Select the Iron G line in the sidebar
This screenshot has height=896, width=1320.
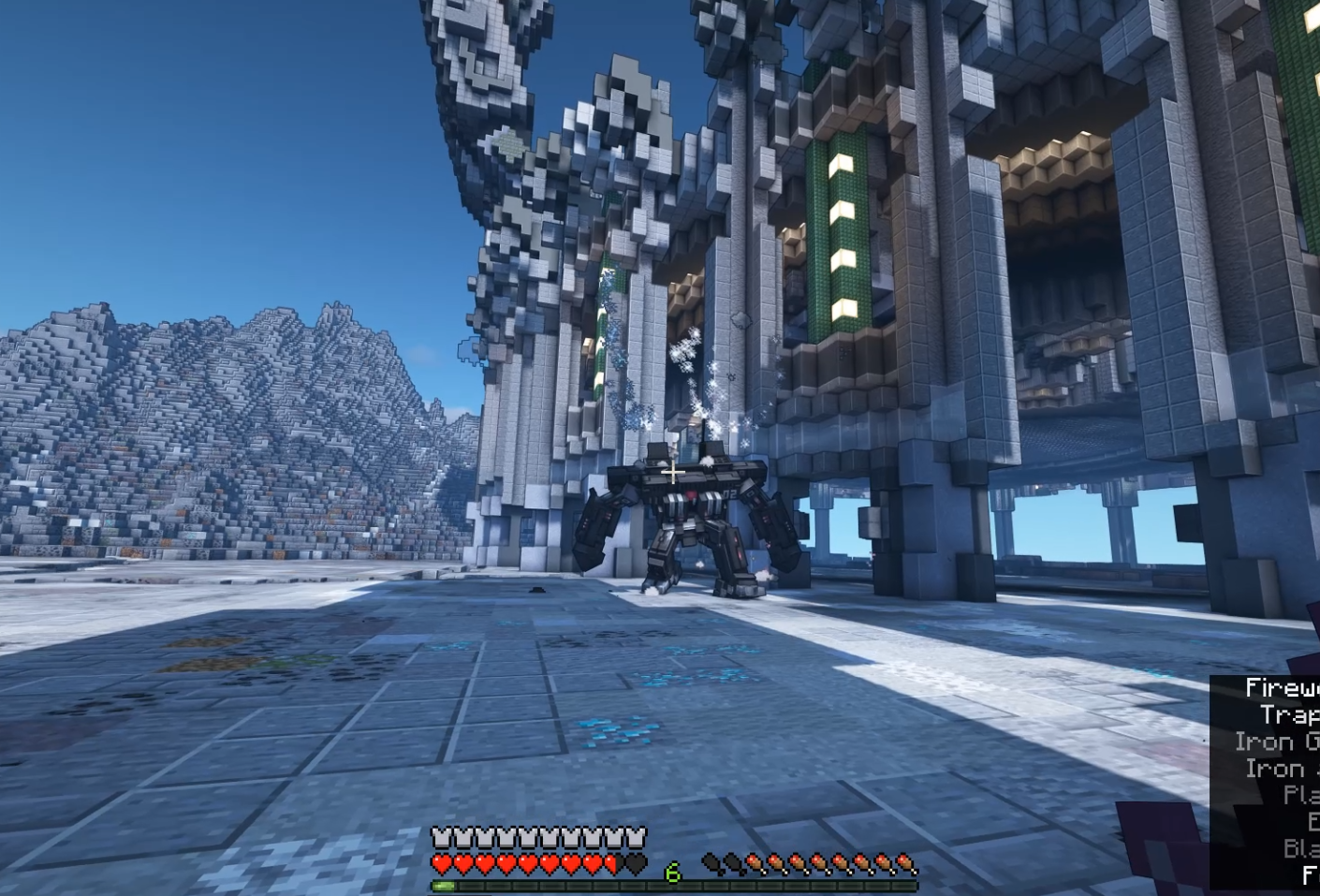pyautogui.click(x=1278, y=742)
